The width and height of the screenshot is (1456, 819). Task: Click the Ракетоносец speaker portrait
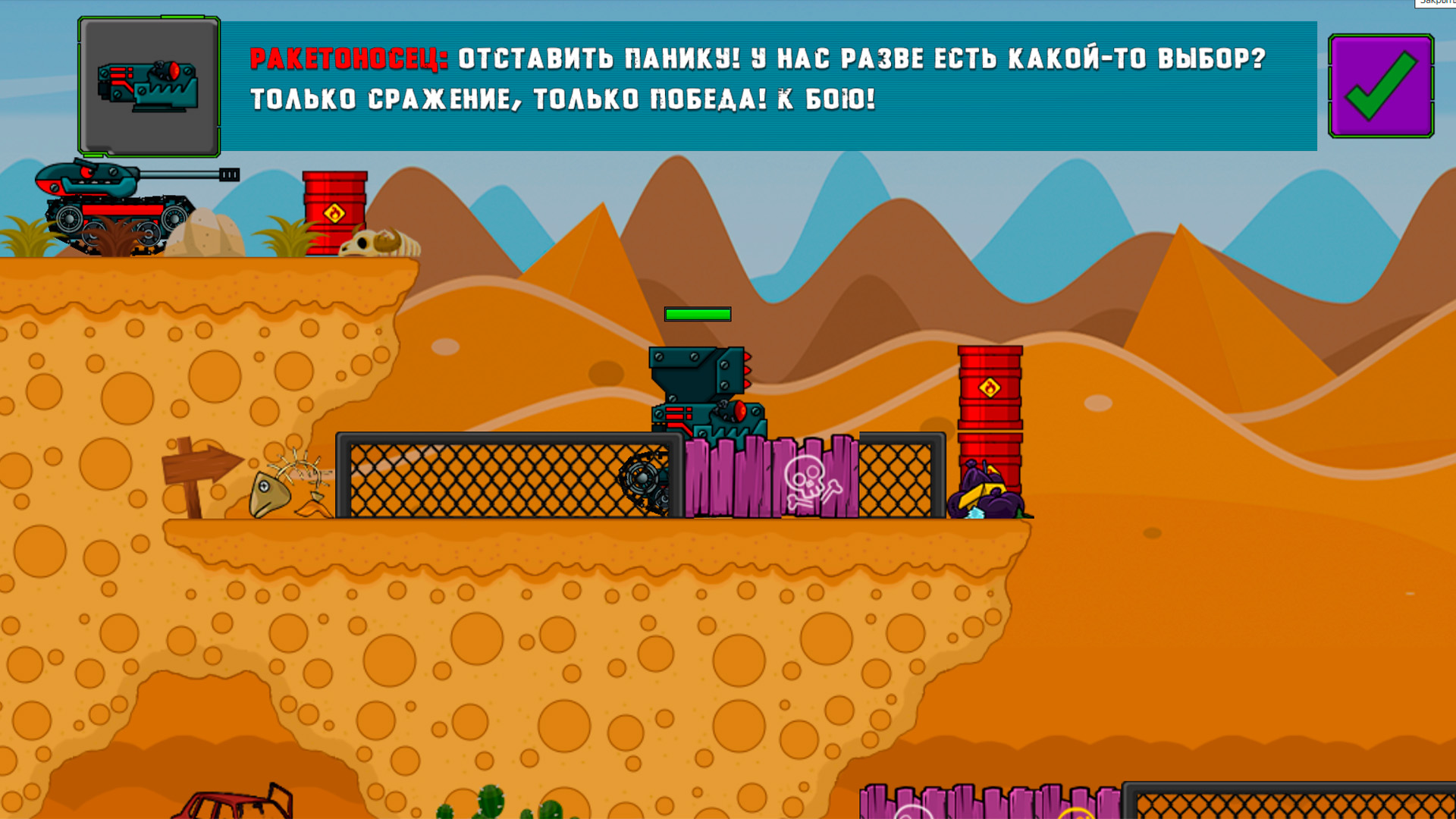tap(149, 86)
